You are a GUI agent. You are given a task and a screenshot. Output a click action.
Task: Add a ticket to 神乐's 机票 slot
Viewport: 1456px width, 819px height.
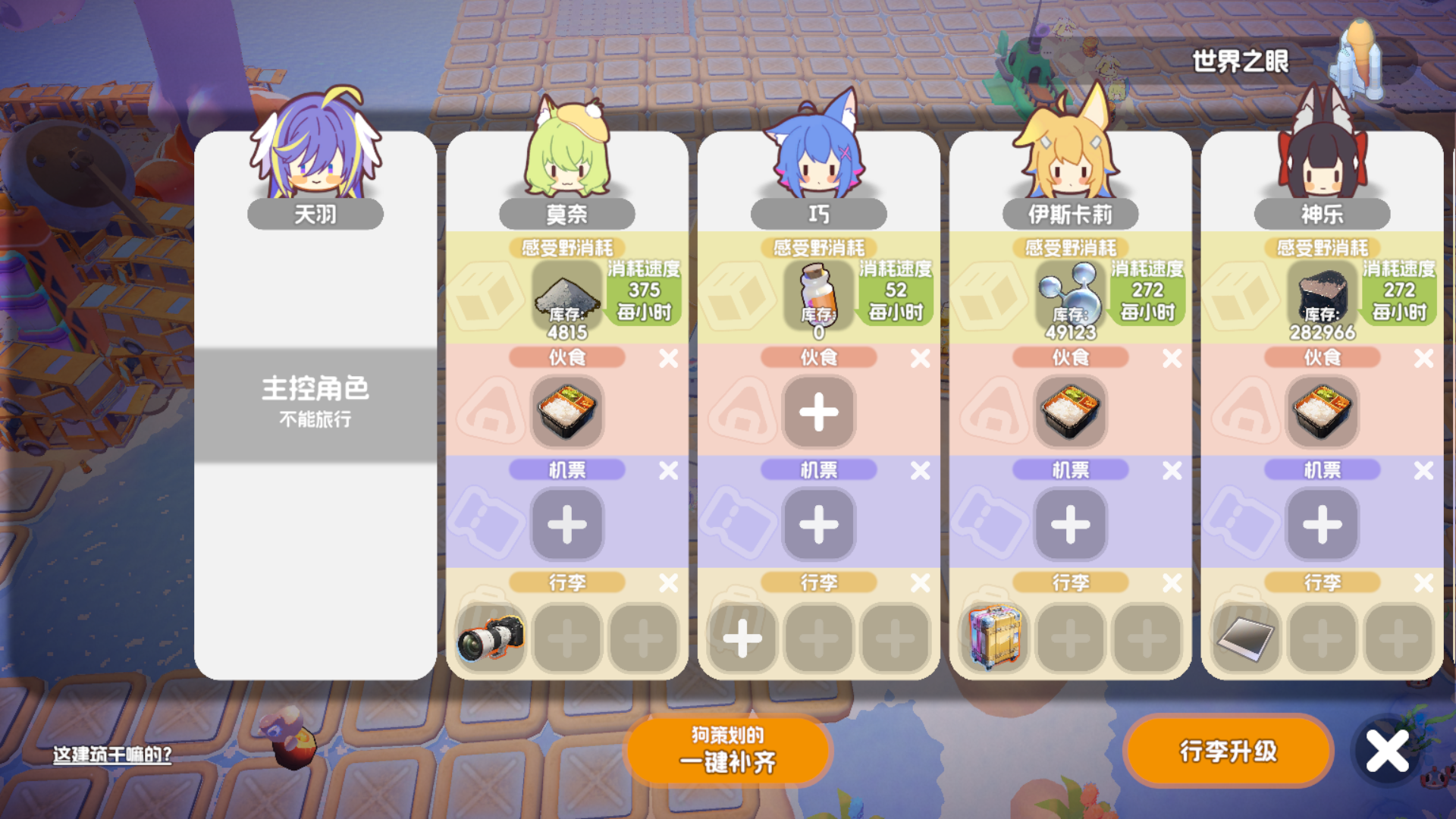pos(1323,525)
